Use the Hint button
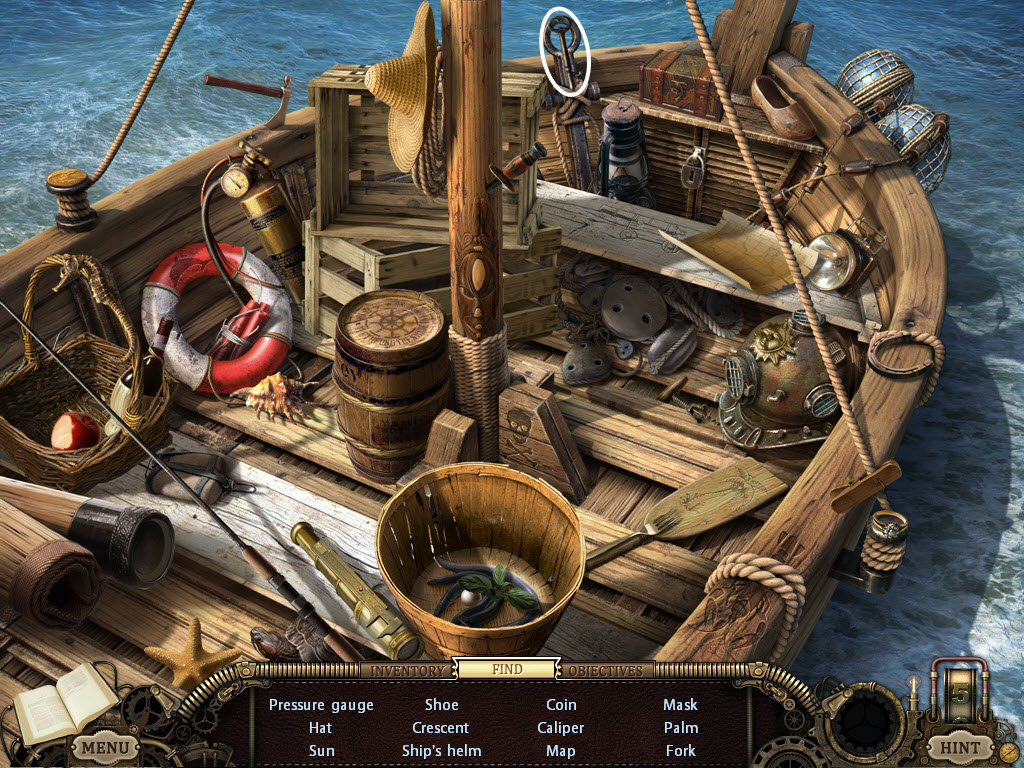 pyautogui.click(x=958, y=747)
